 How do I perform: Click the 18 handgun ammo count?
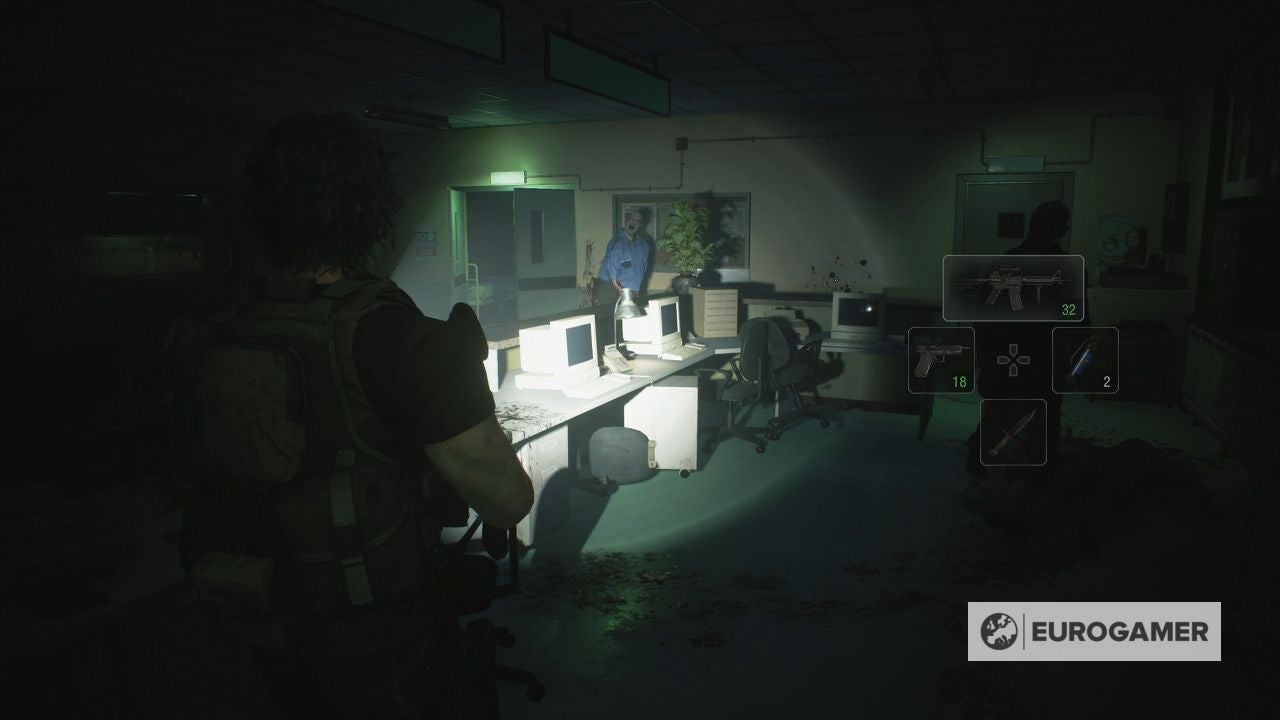point(959,380)
